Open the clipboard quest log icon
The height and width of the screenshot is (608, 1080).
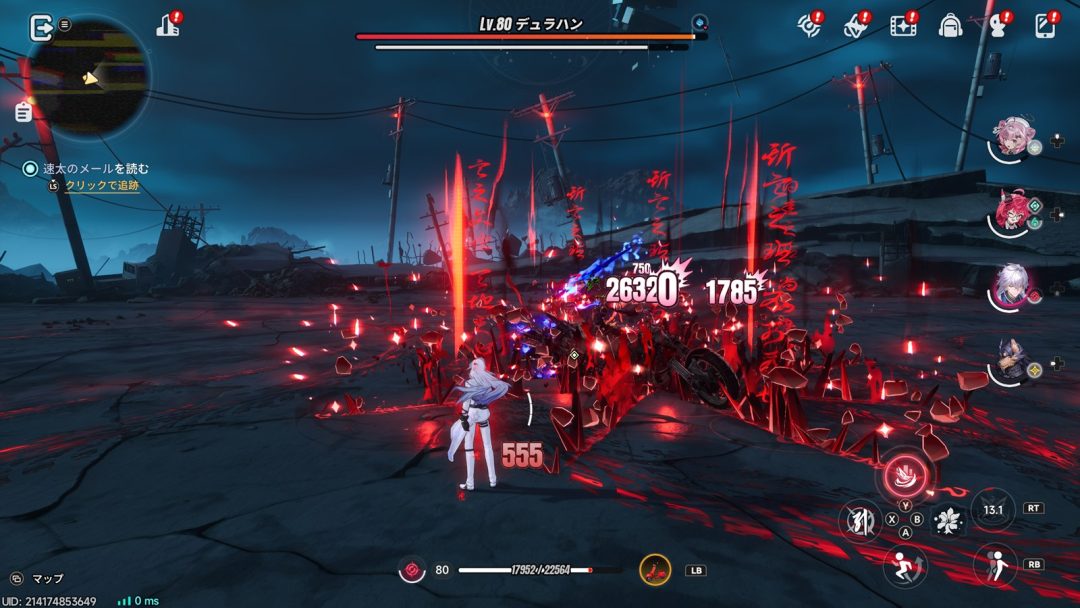click(23, 112)
